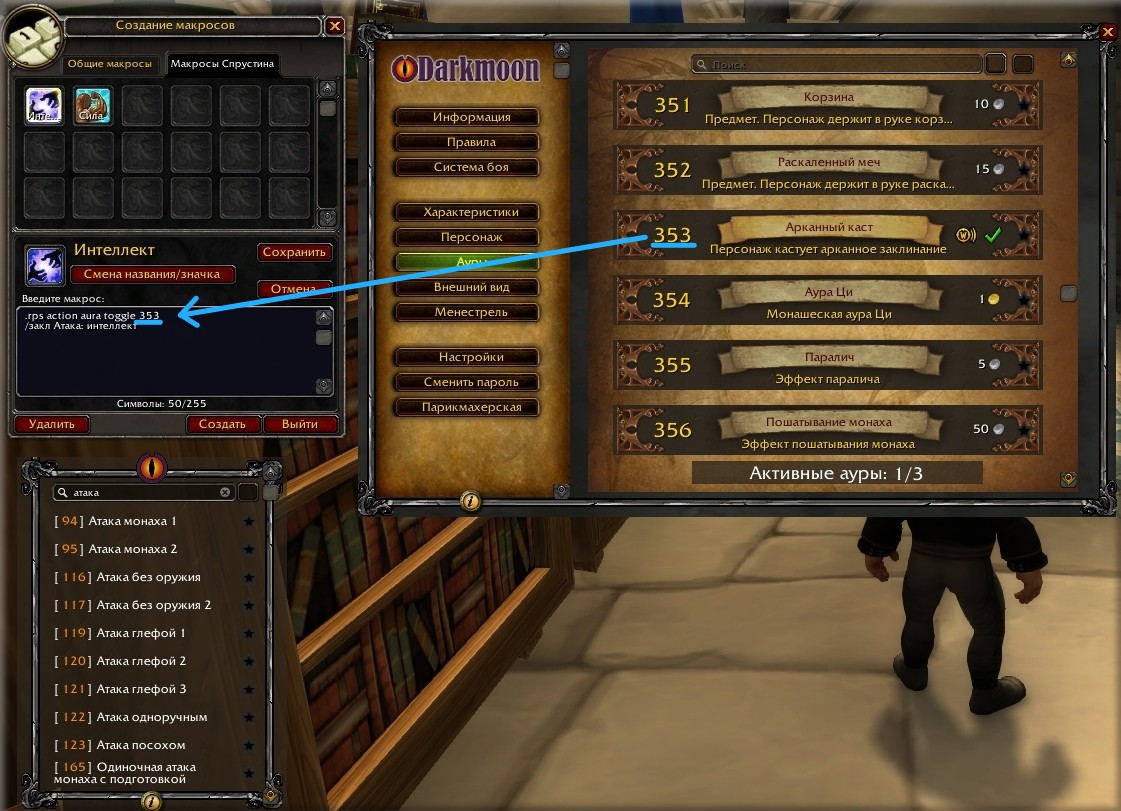Close the Darkmoon panel
The image size is (1121, 811).
[1108, 32]
